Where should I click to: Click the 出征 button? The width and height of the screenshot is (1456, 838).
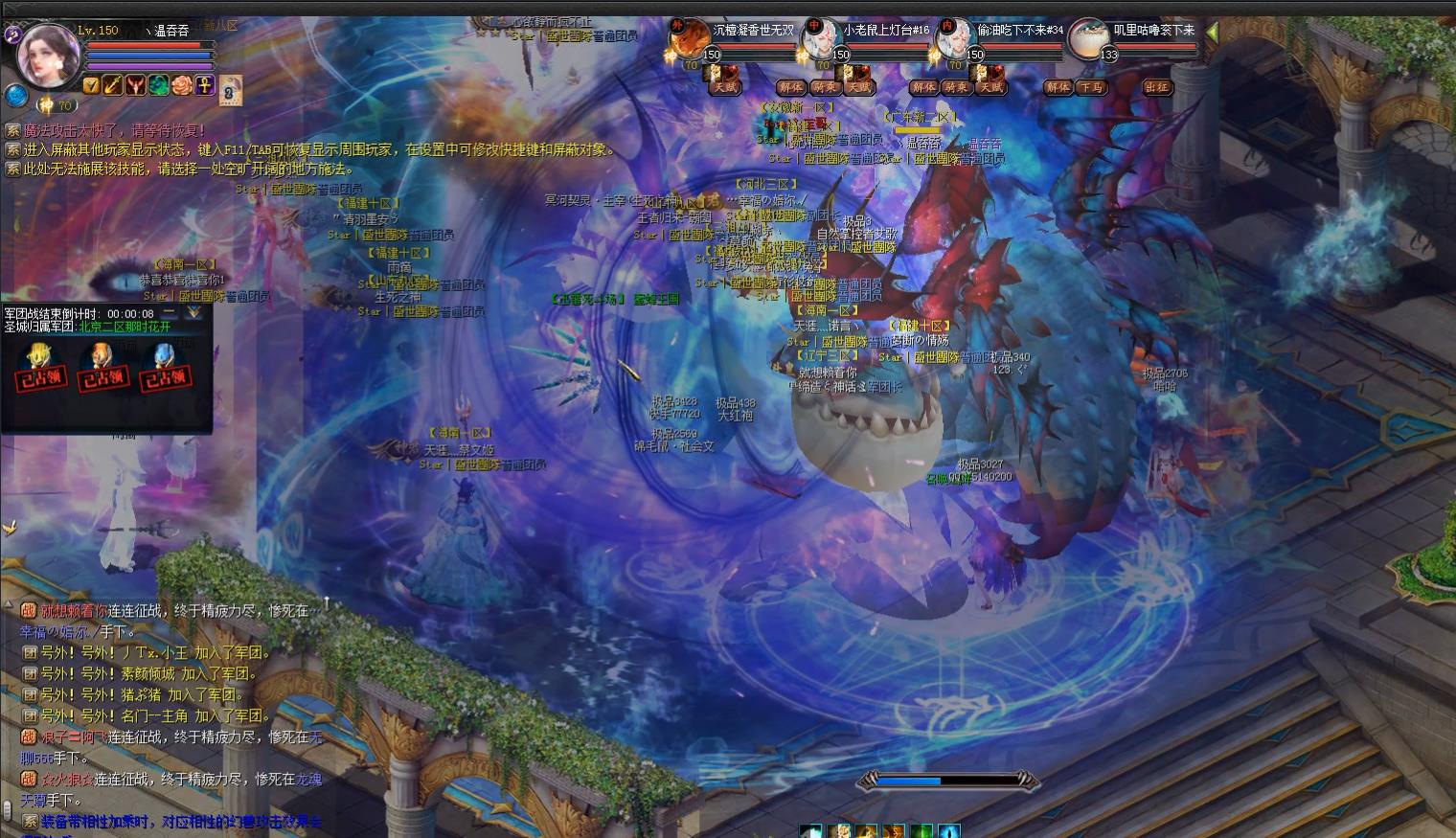[1157, 87]
